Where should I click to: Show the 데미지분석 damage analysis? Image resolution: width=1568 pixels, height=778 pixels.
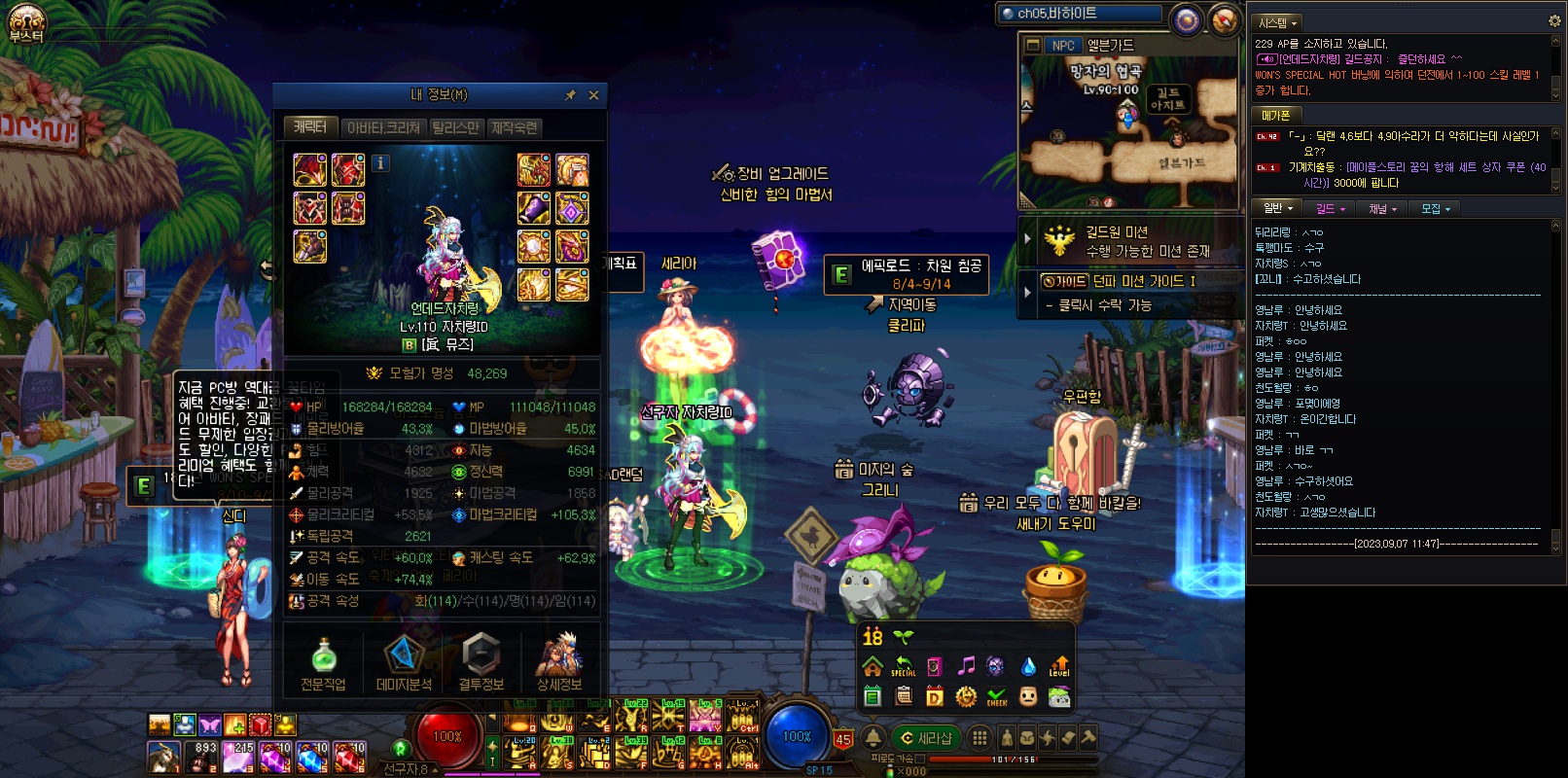(x=403, y=664)
